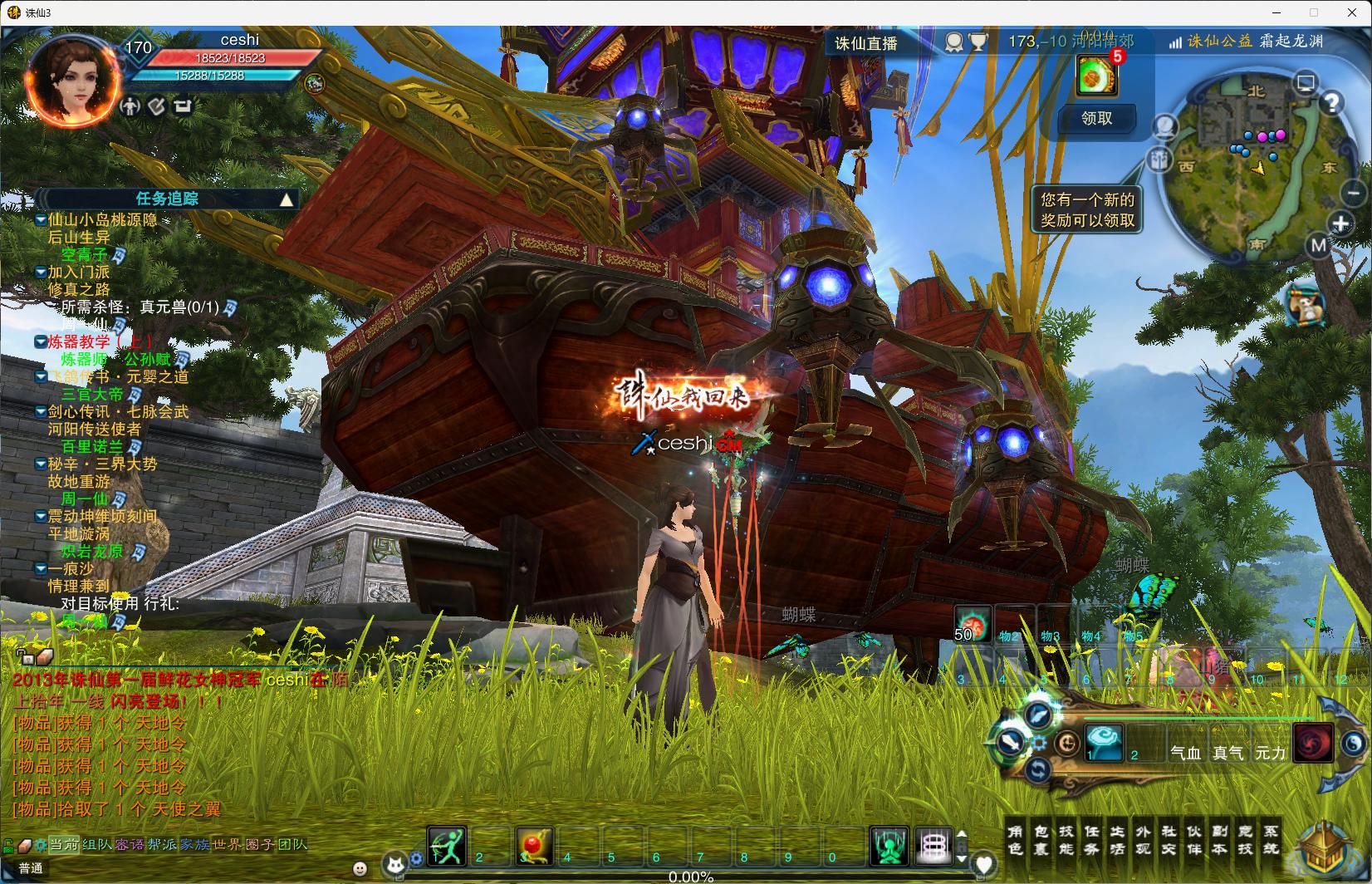Activate the green archer skill in hotbar
Image resolution: width=1372 pixels, height=884 pixels.
click(447, 846)
